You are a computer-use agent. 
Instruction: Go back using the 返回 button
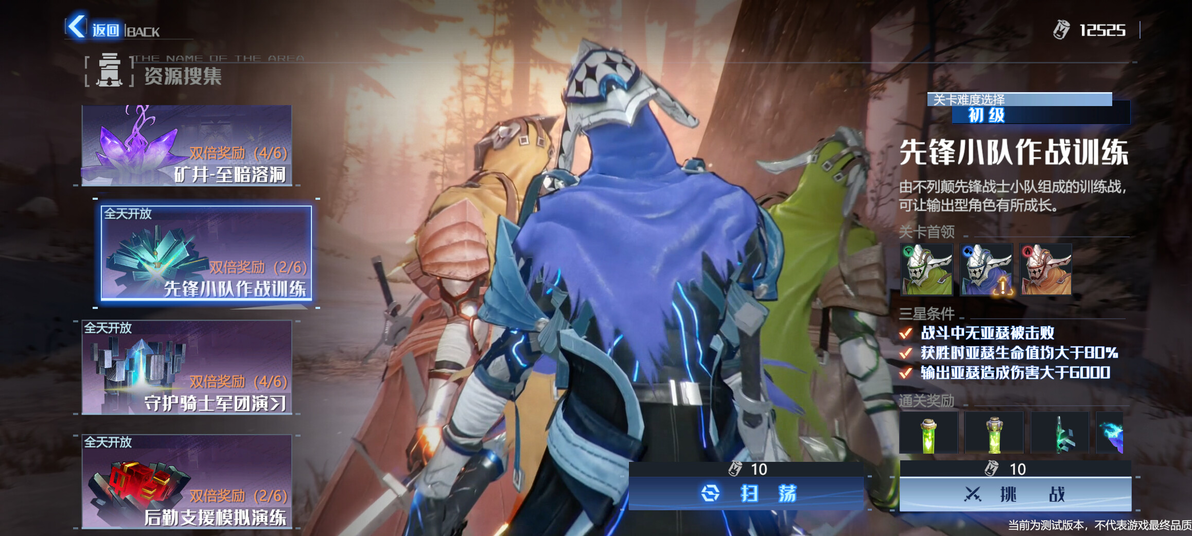click(92, 28)
